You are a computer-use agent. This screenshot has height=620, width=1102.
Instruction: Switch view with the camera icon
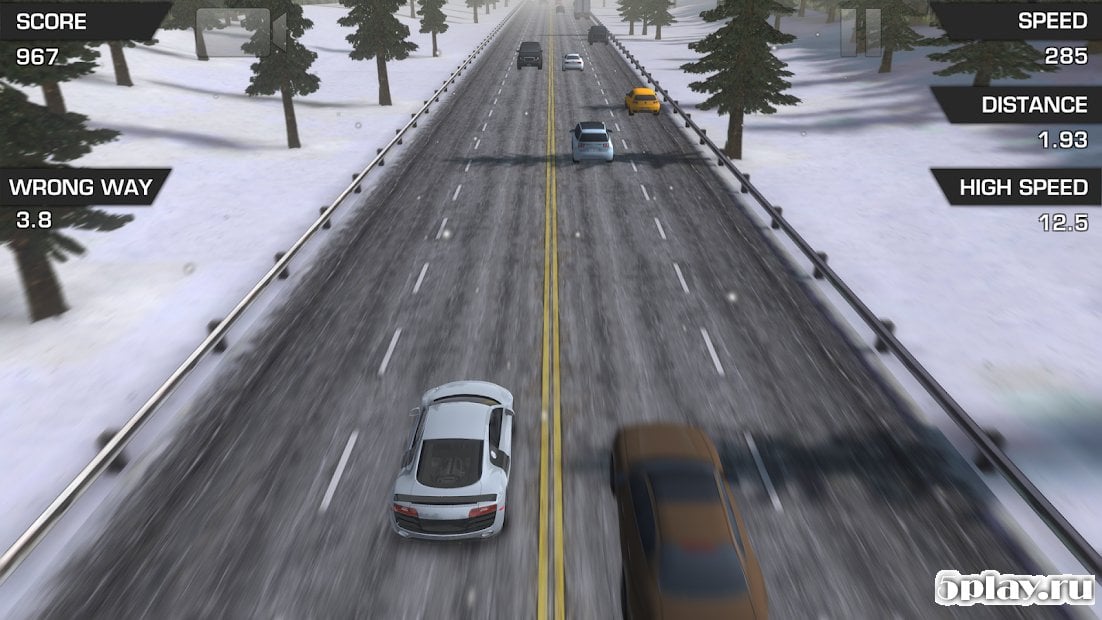(240, 32)
